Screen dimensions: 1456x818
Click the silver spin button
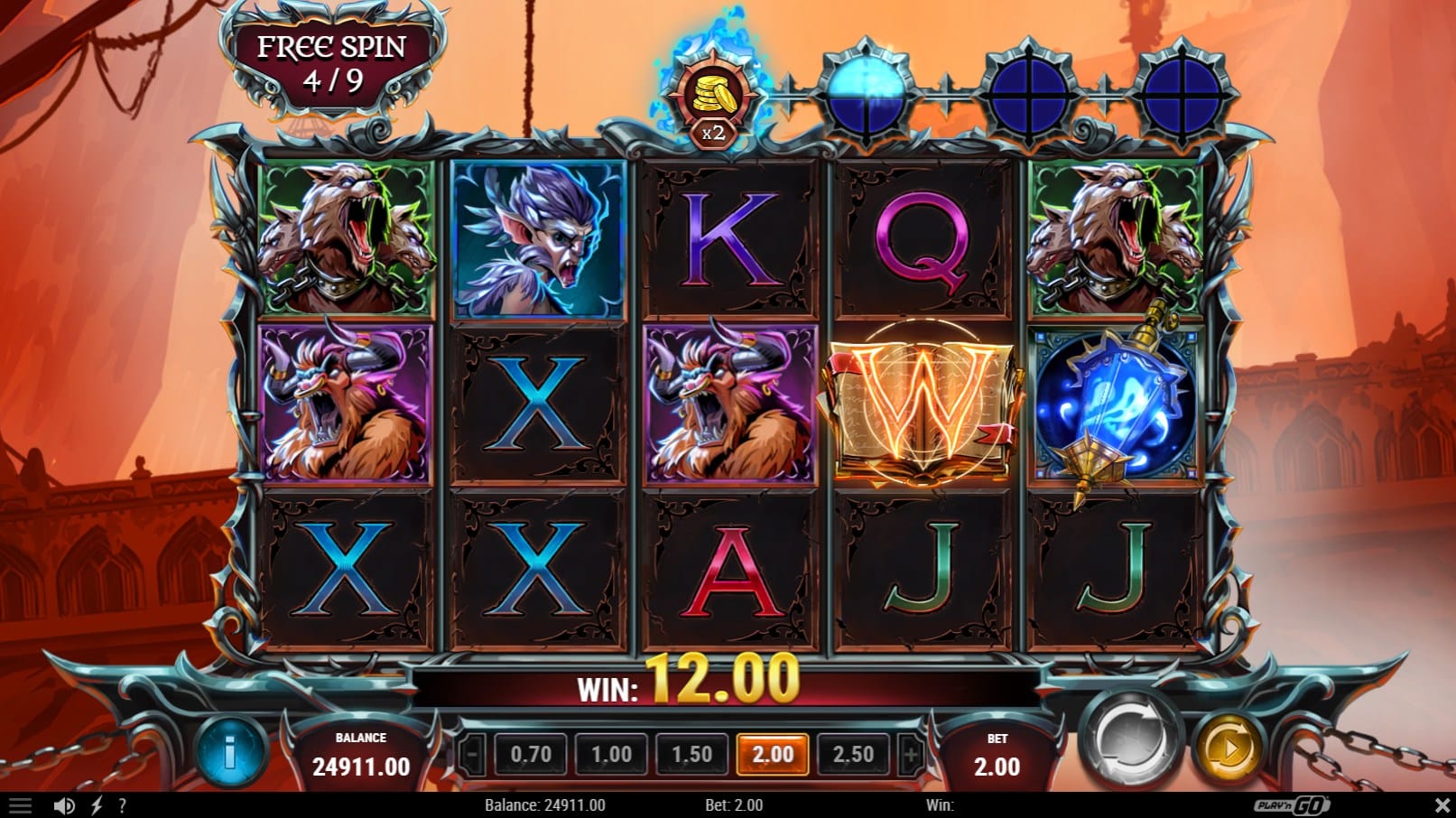coord(1131,740)
